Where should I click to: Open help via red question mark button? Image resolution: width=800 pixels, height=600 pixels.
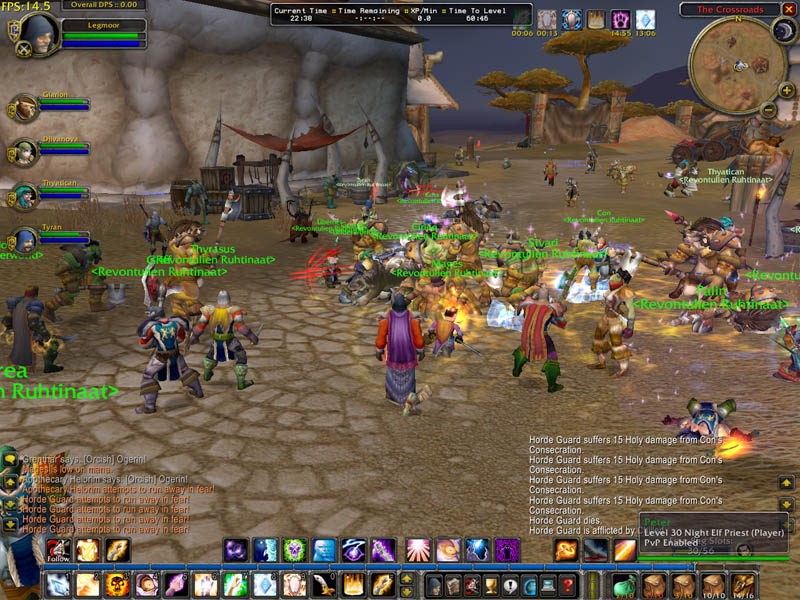point(568,586)
